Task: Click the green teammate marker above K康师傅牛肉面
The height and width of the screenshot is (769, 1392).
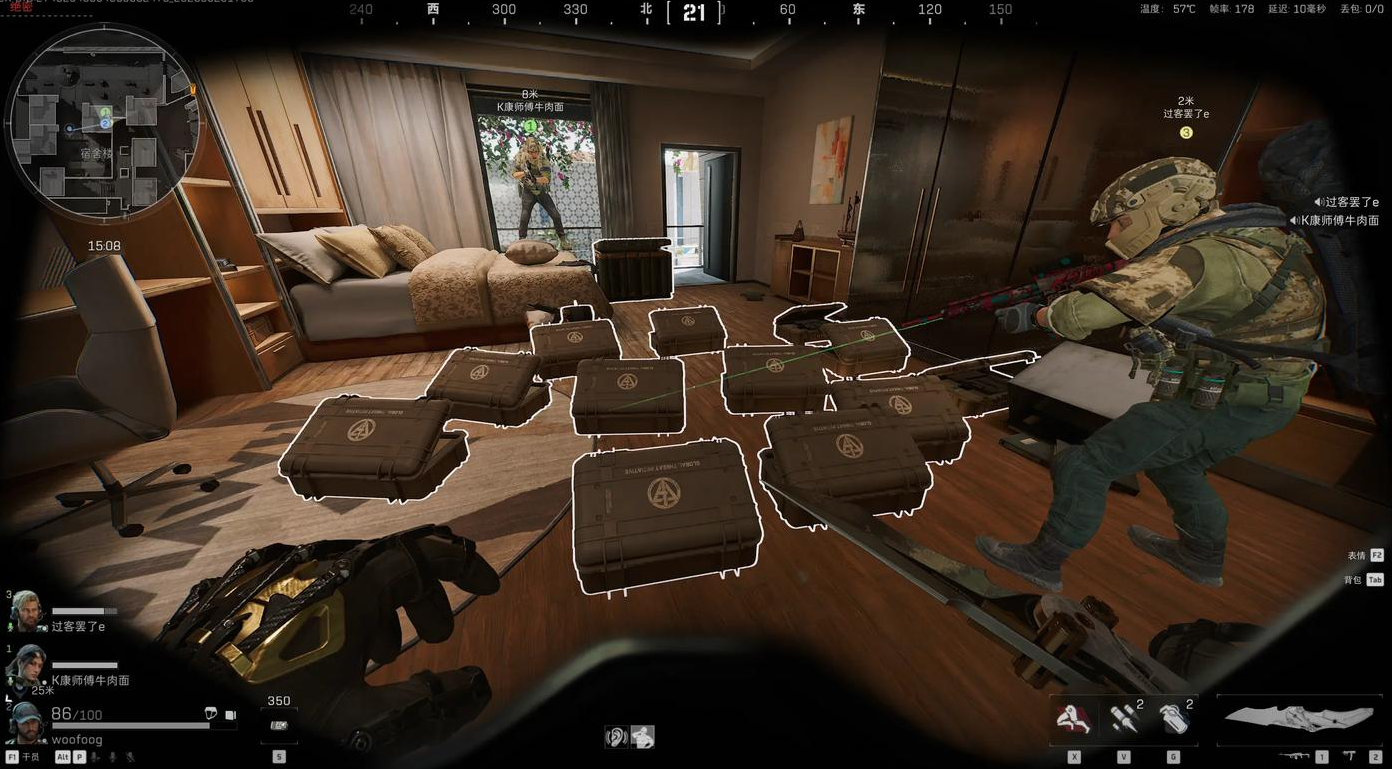Action: click(x=530, y=126)
